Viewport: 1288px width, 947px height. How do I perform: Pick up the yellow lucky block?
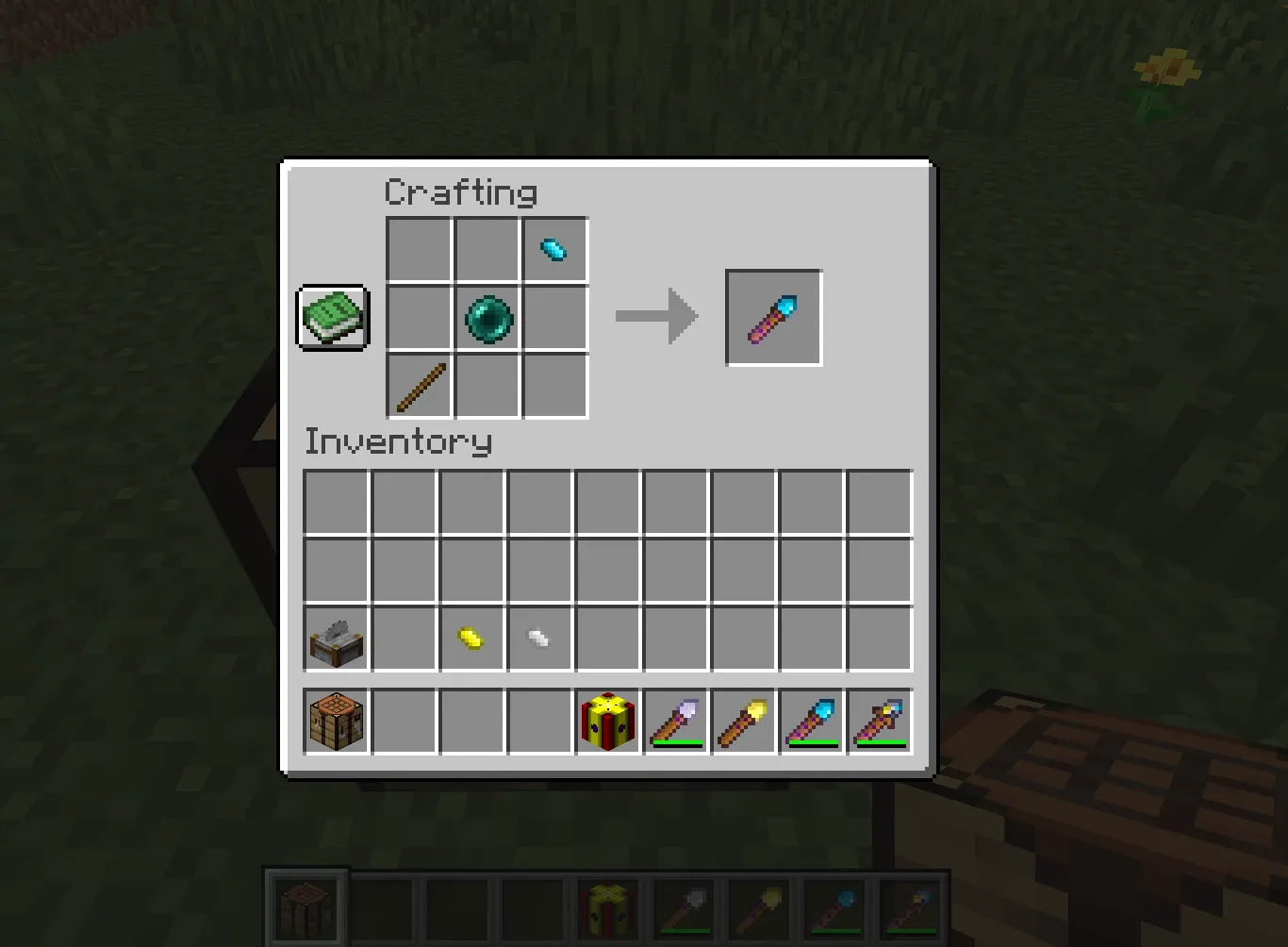tap(607, 721)
